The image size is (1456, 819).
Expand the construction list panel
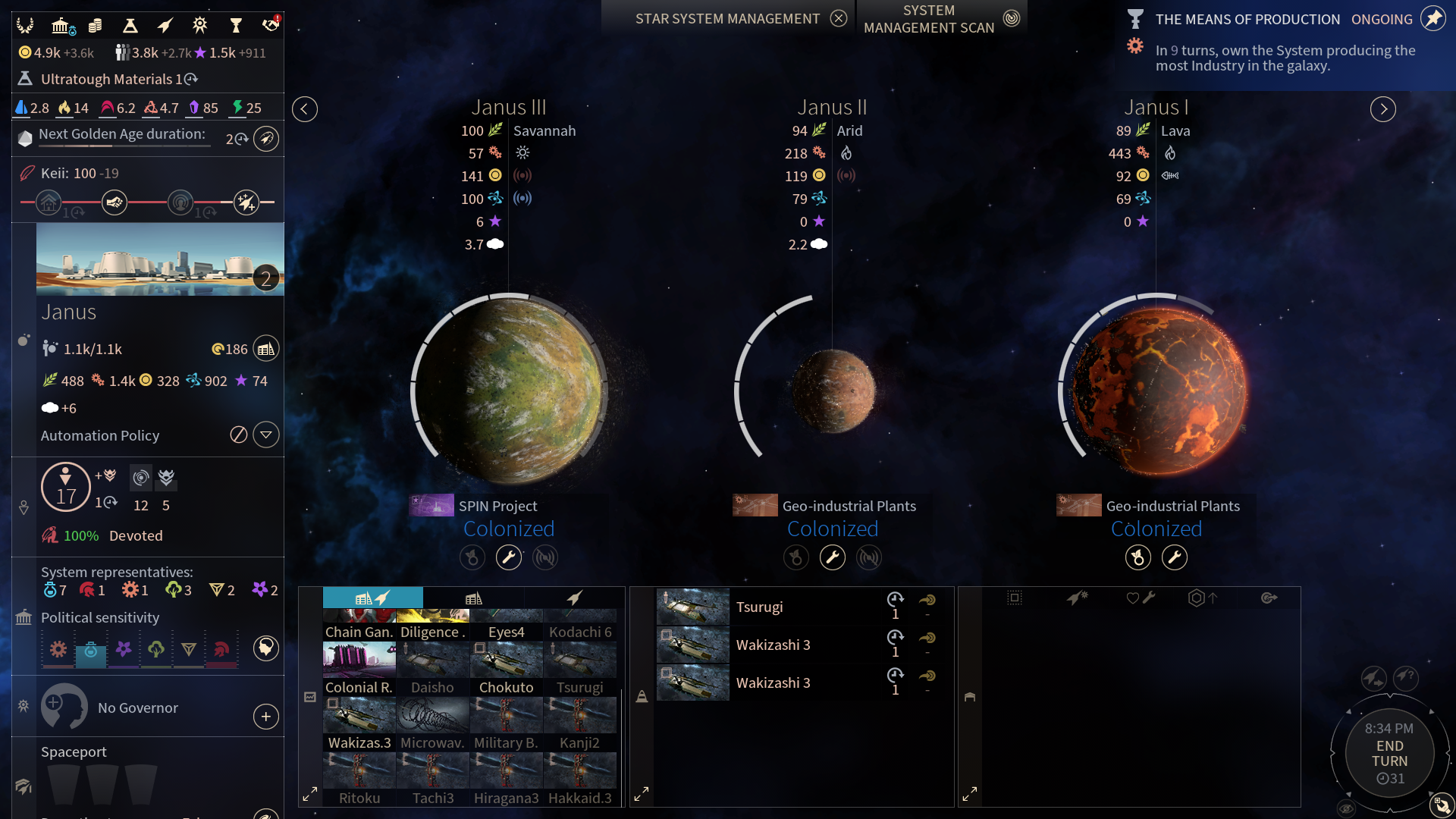coord(309,795)
